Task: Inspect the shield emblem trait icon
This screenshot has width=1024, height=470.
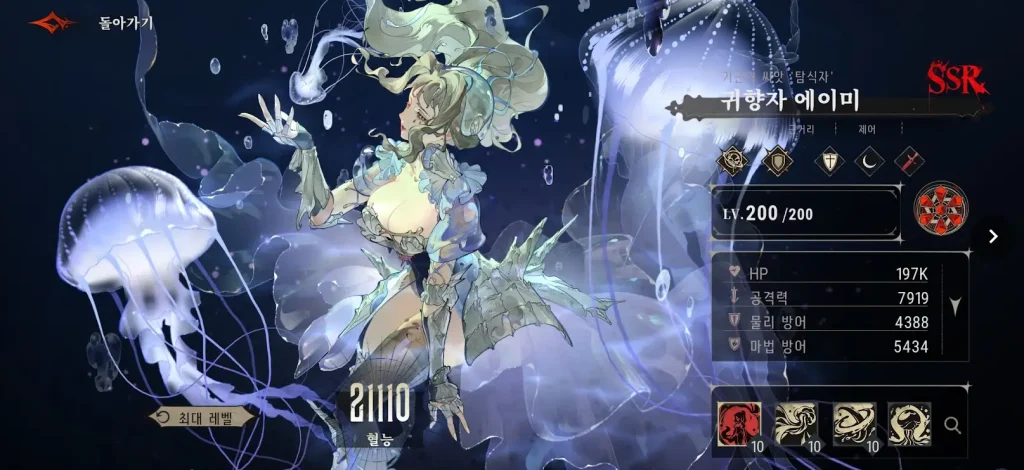Action: [x=777, y=160]
